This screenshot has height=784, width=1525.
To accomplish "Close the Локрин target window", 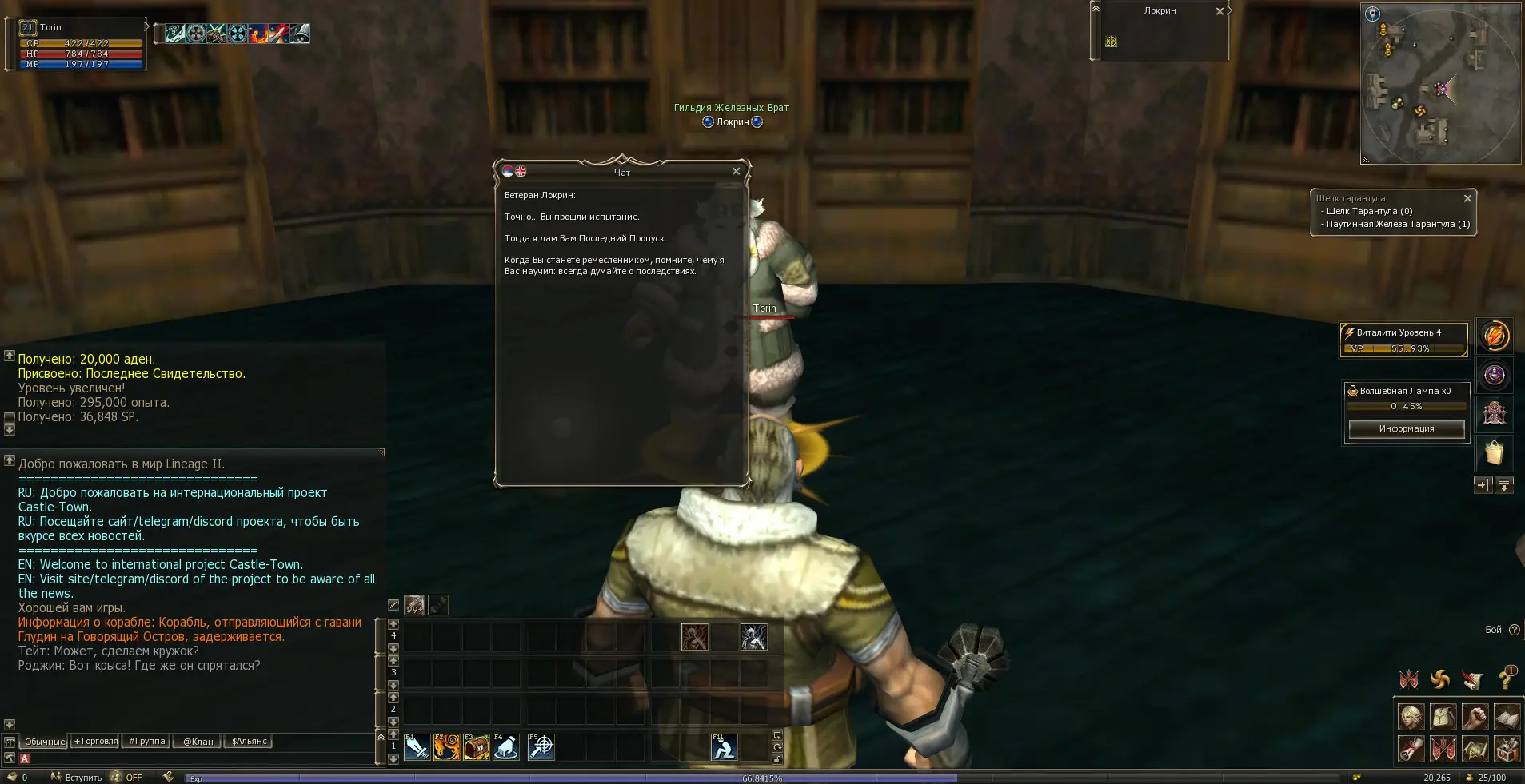I will (1220, 11).
